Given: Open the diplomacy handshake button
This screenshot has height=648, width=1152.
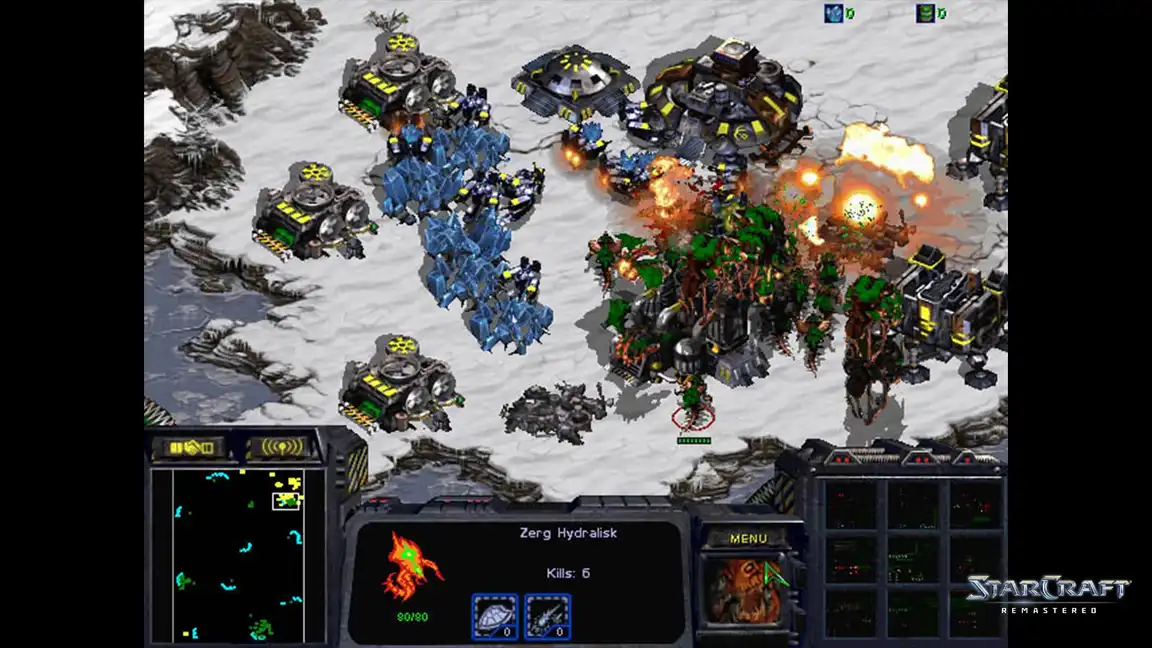Looking at the screenshot, I should 190,447.
